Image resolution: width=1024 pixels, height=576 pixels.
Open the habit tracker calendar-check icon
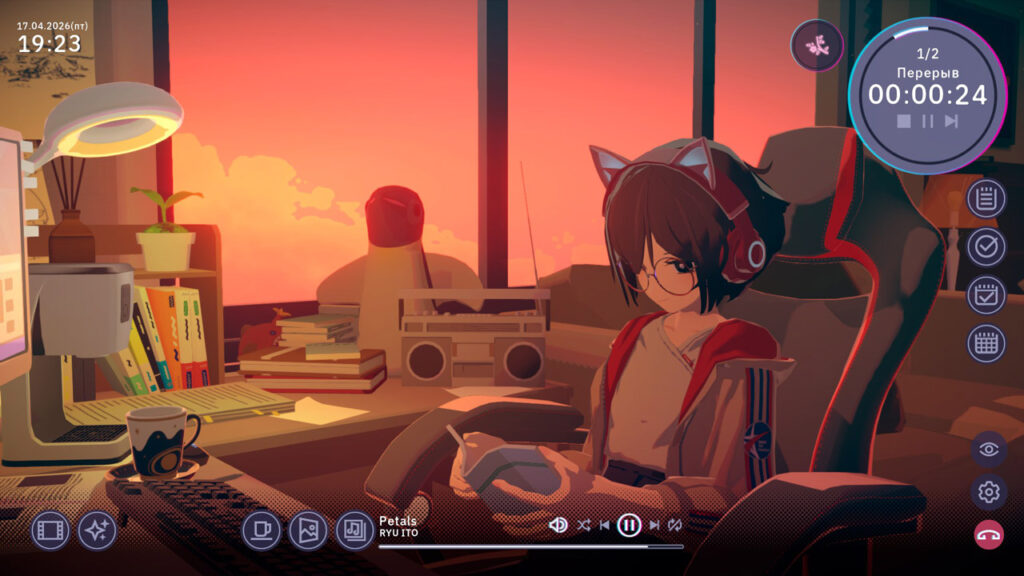pos(986,295)
